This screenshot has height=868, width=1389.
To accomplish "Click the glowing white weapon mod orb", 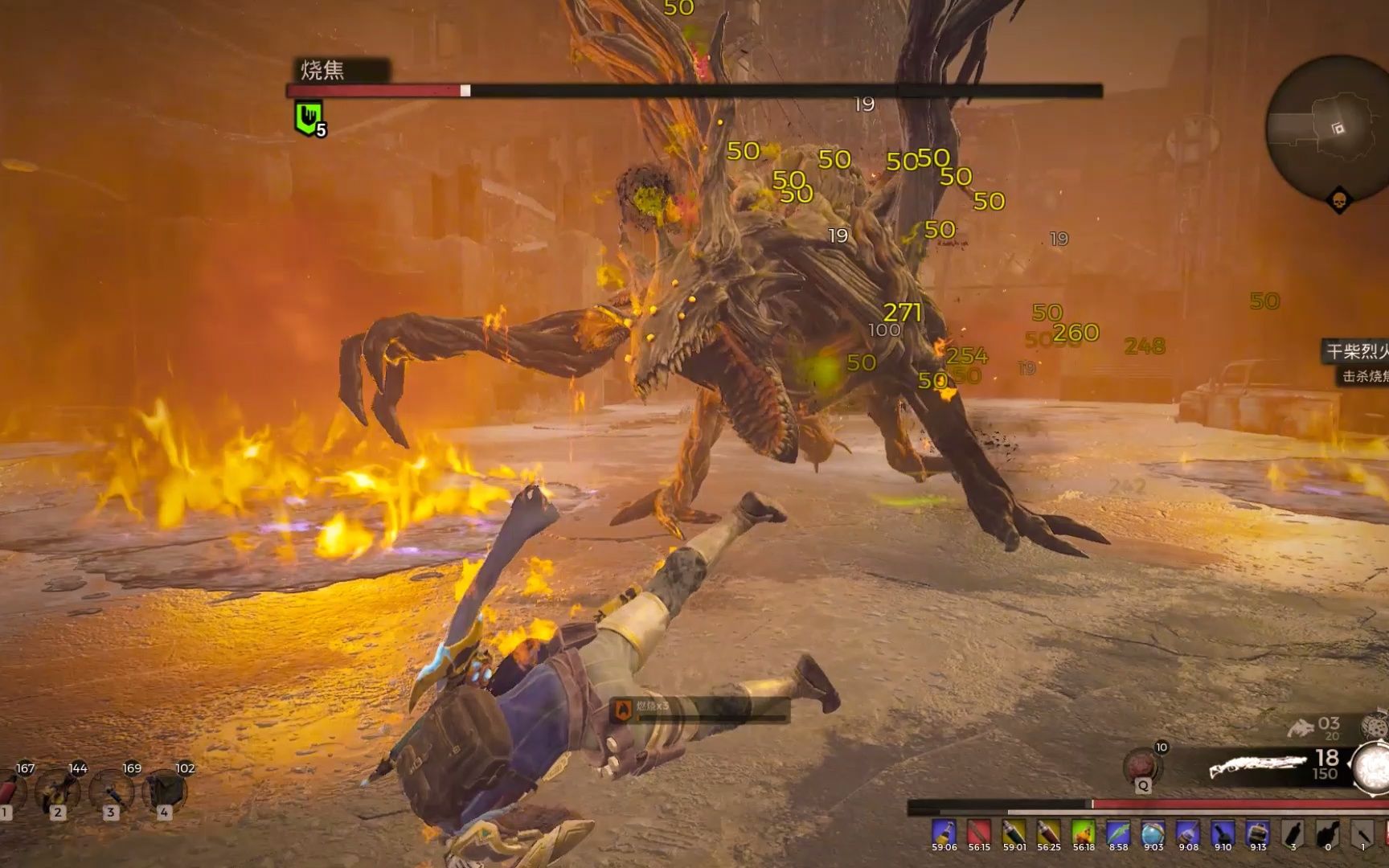I will (1373, 766).
